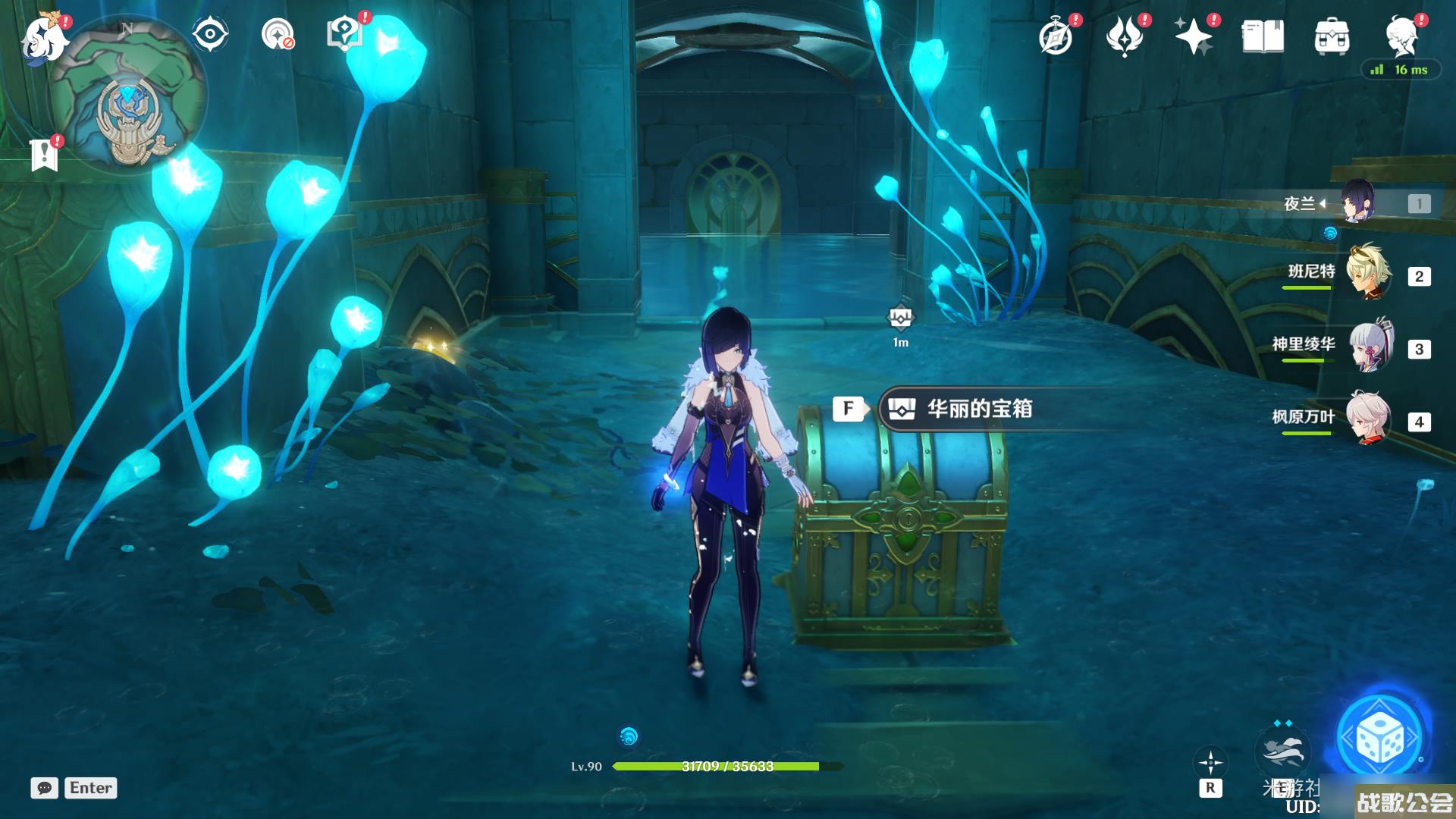Open the tutorial question mark icon
Screen dimensions: 1456x819
pos(345,34)
